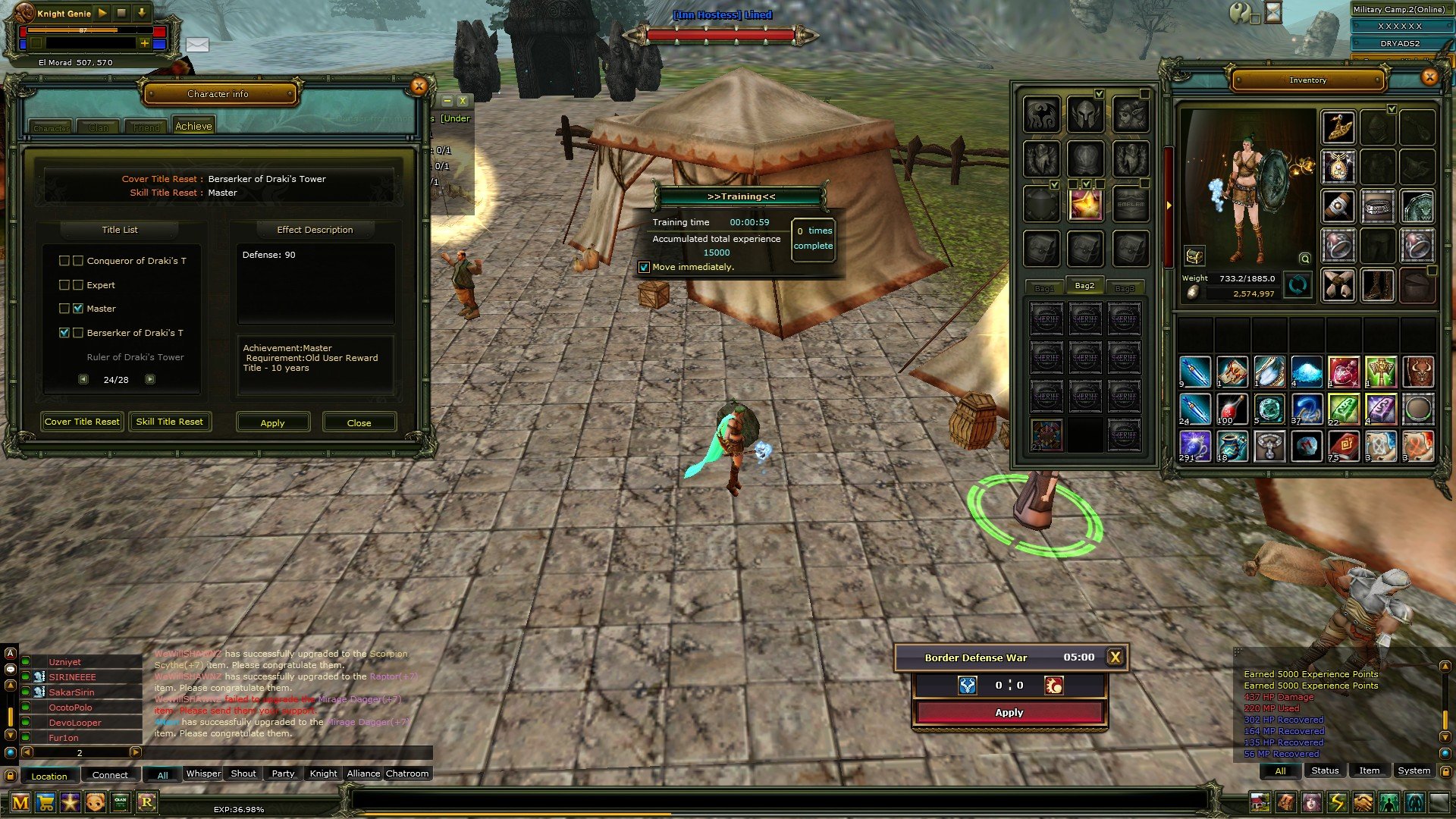Show the Status log tab
This screenshot has height=819, width=1456.
click(x=1325, y=770)
